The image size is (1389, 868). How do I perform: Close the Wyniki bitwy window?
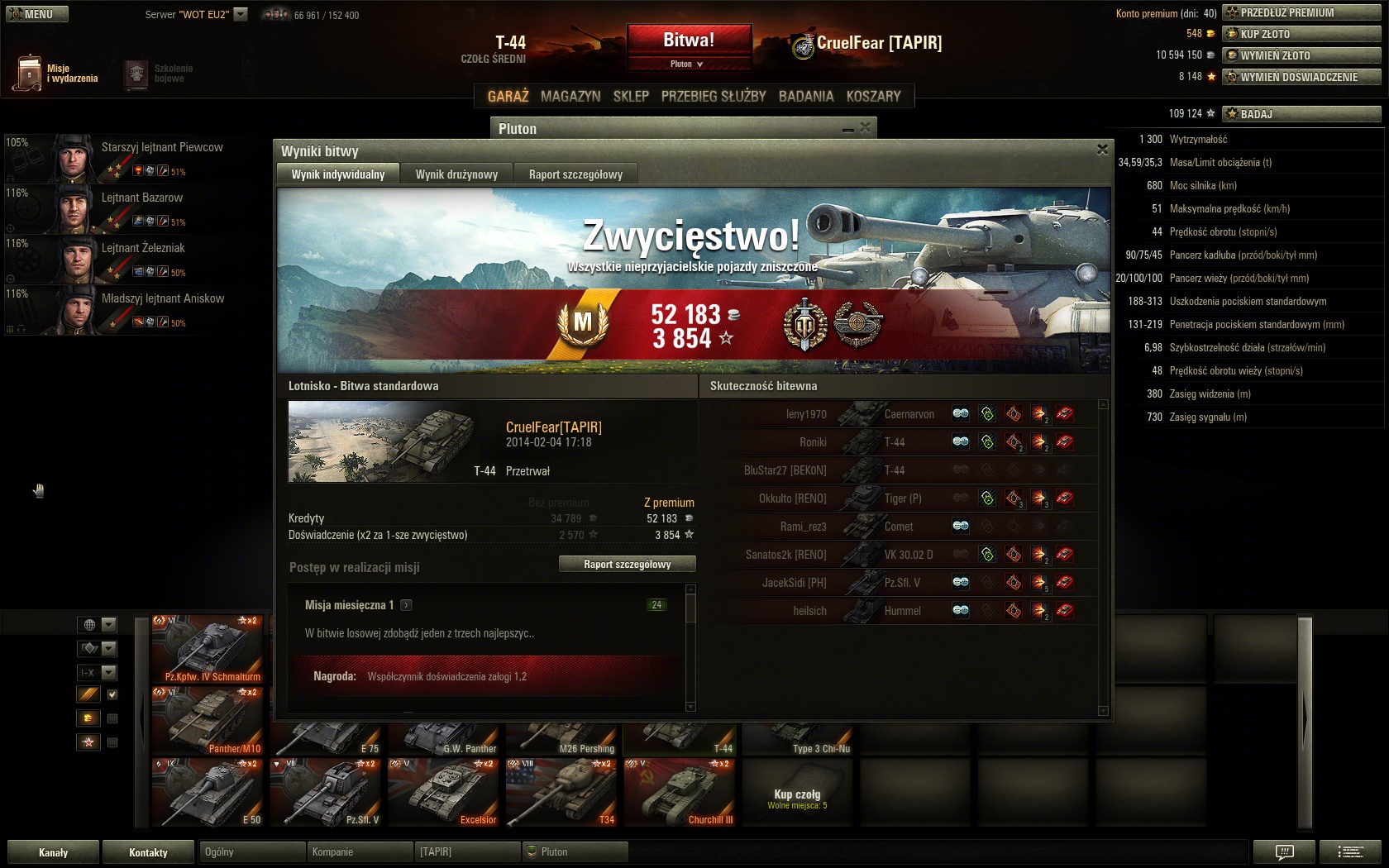click(x=1102, y=150)
